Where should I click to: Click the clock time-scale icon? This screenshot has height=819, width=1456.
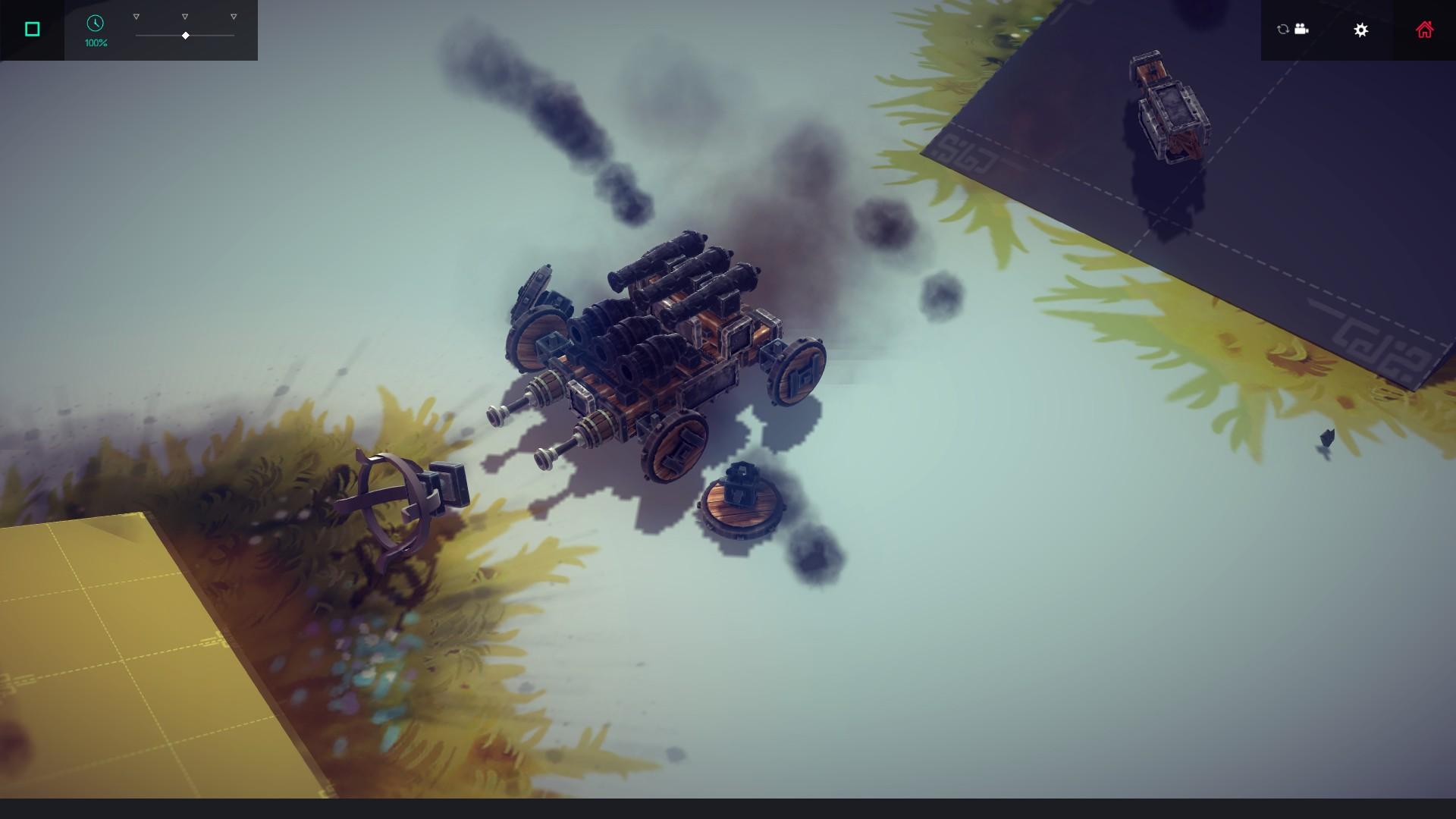tap(95, 24)
